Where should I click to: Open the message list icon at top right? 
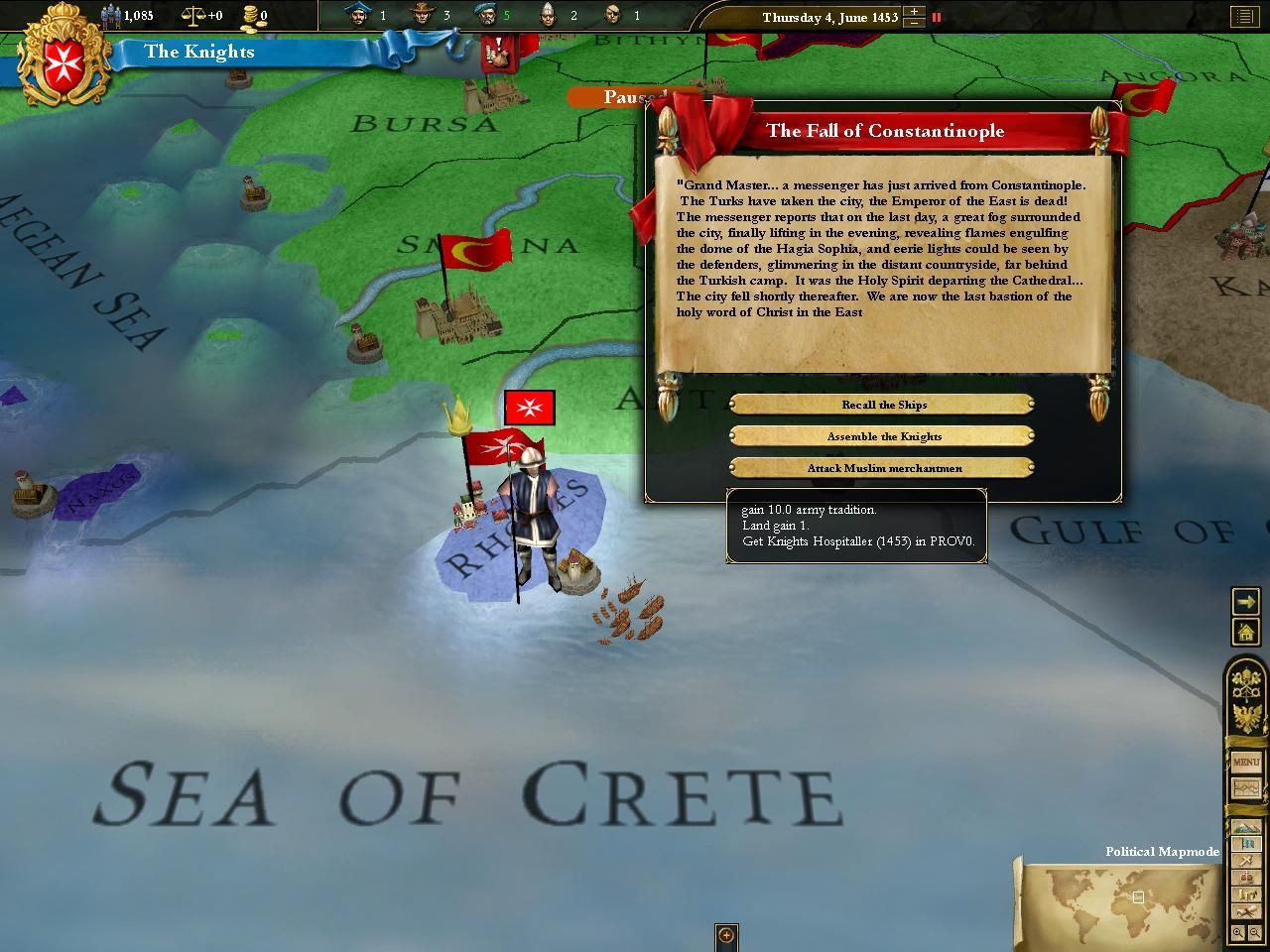[1243, 17]
